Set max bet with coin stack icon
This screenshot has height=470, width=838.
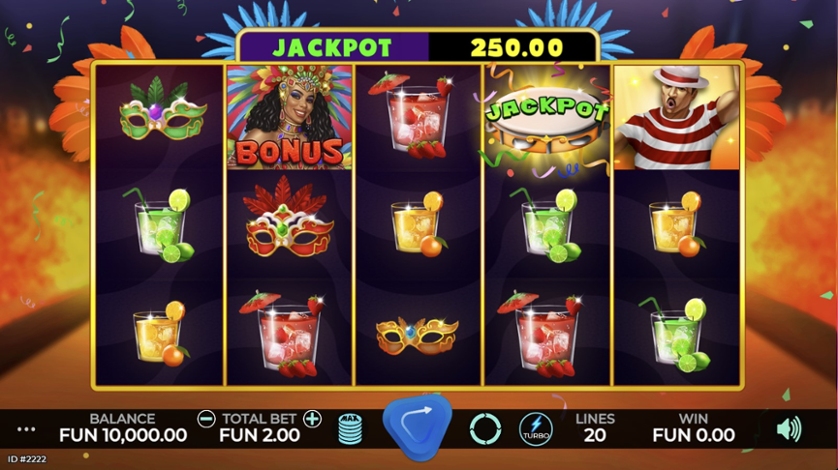(x=349, y=428)
